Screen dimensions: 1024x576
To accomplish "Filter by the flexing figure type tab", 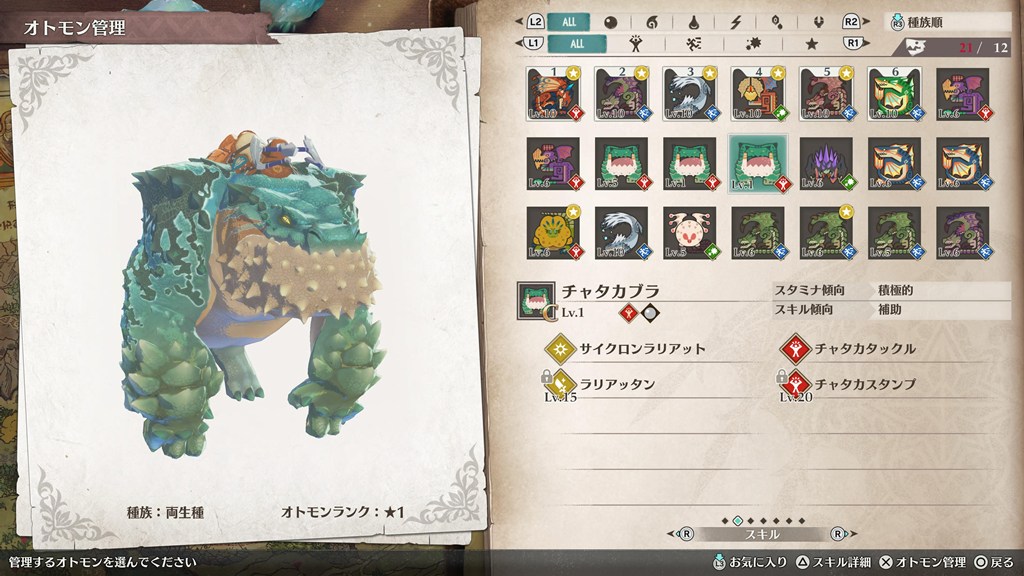I will [x=635, y=44].
